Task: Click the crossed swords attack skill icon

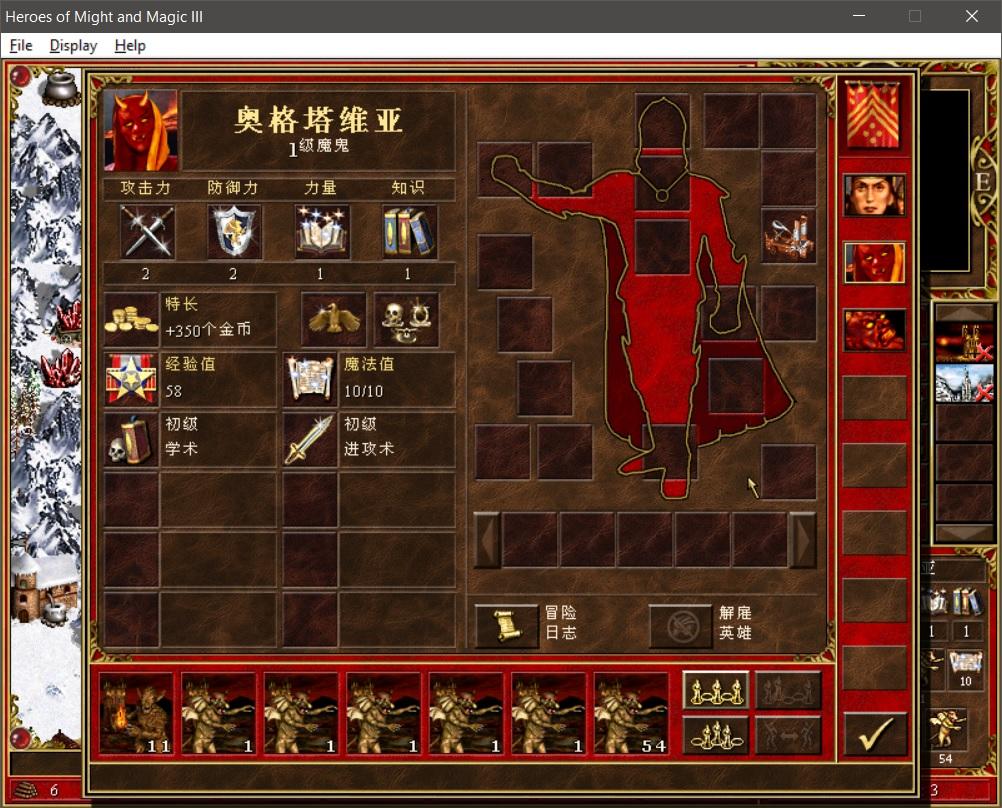Action: (147, 232)
